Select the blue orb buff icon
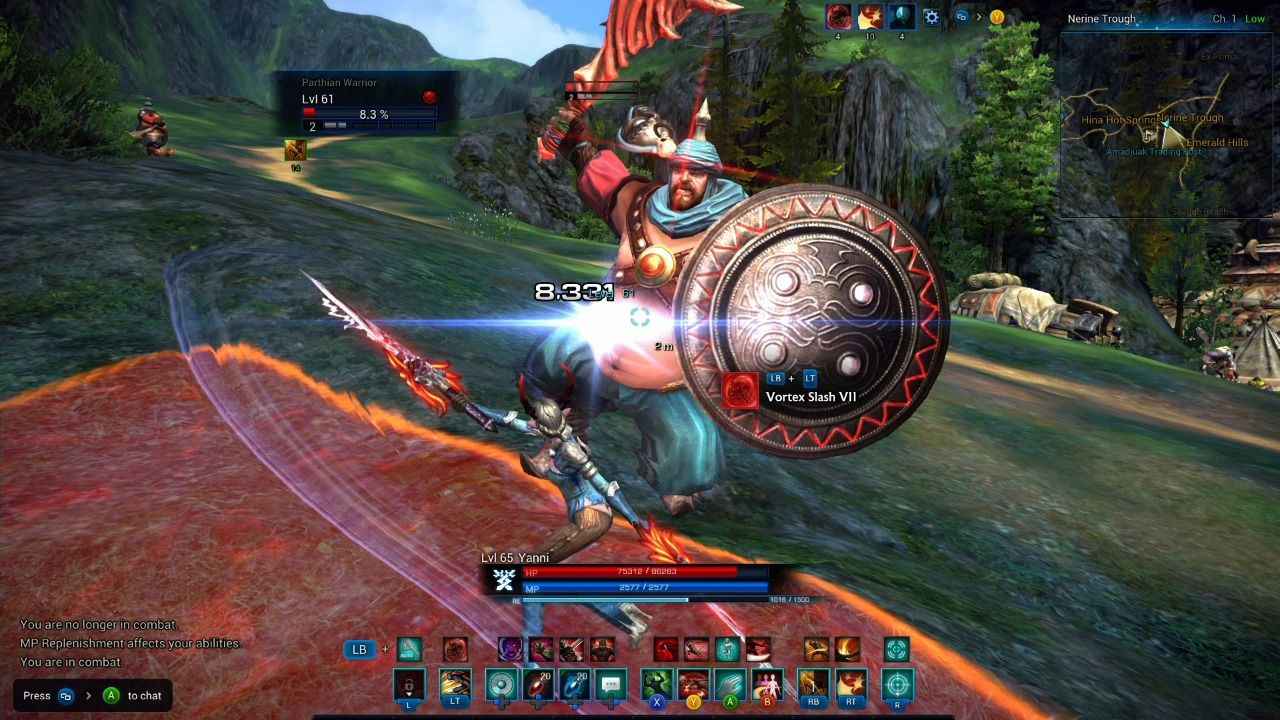This screenshot has height=720, width=1280. (901, 17)
